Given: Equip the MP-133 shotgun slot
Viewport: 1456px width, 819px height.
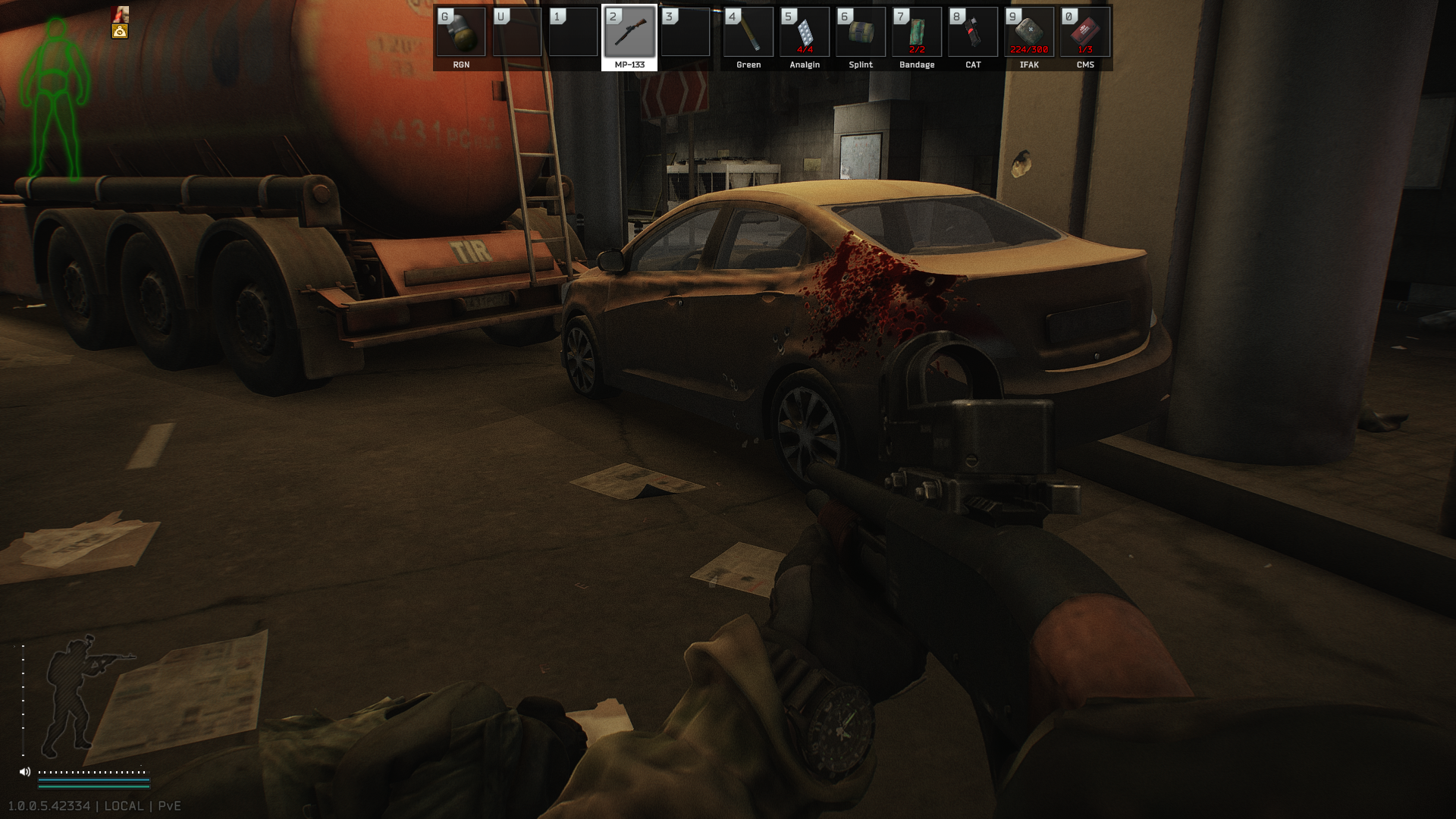Looking at the screenshot, I should [629, 33].
